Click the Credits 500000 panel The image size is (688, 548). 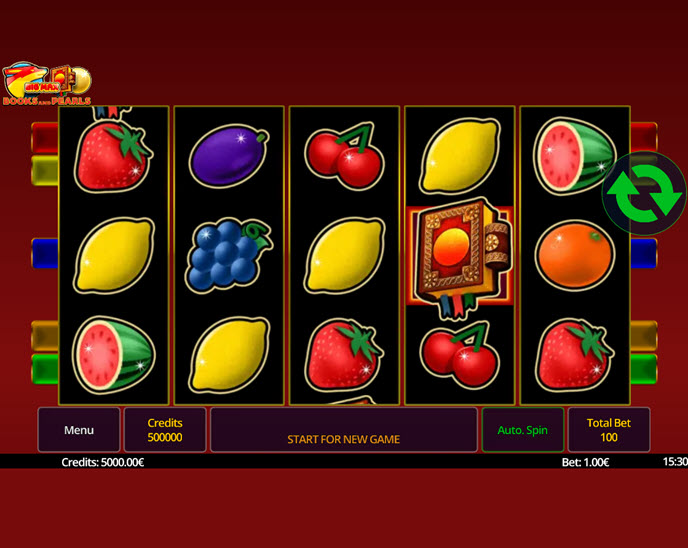tap(165, 430)
